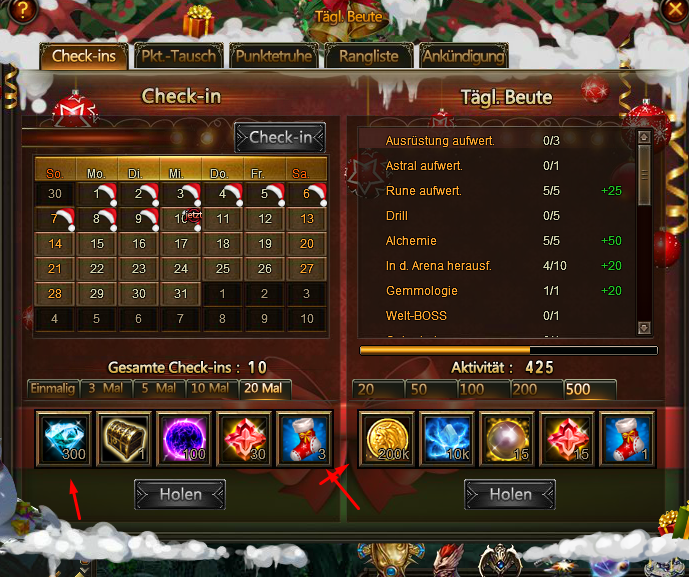Select the treasure chest reward slot
This screenshot has width=689, height=577.
(125, 439)
